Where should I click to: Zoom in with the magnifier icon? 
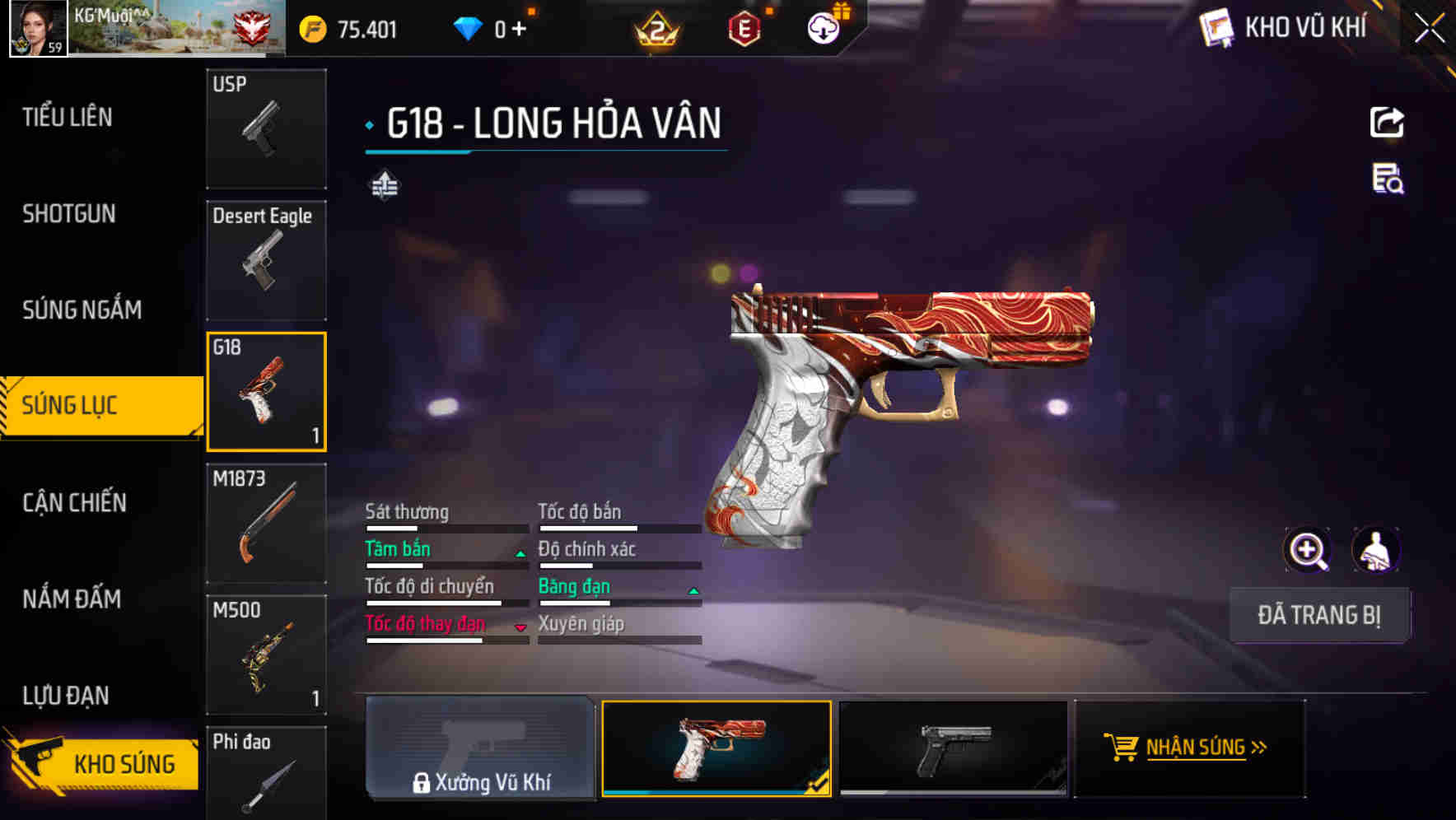click(x=1307, y=550)
